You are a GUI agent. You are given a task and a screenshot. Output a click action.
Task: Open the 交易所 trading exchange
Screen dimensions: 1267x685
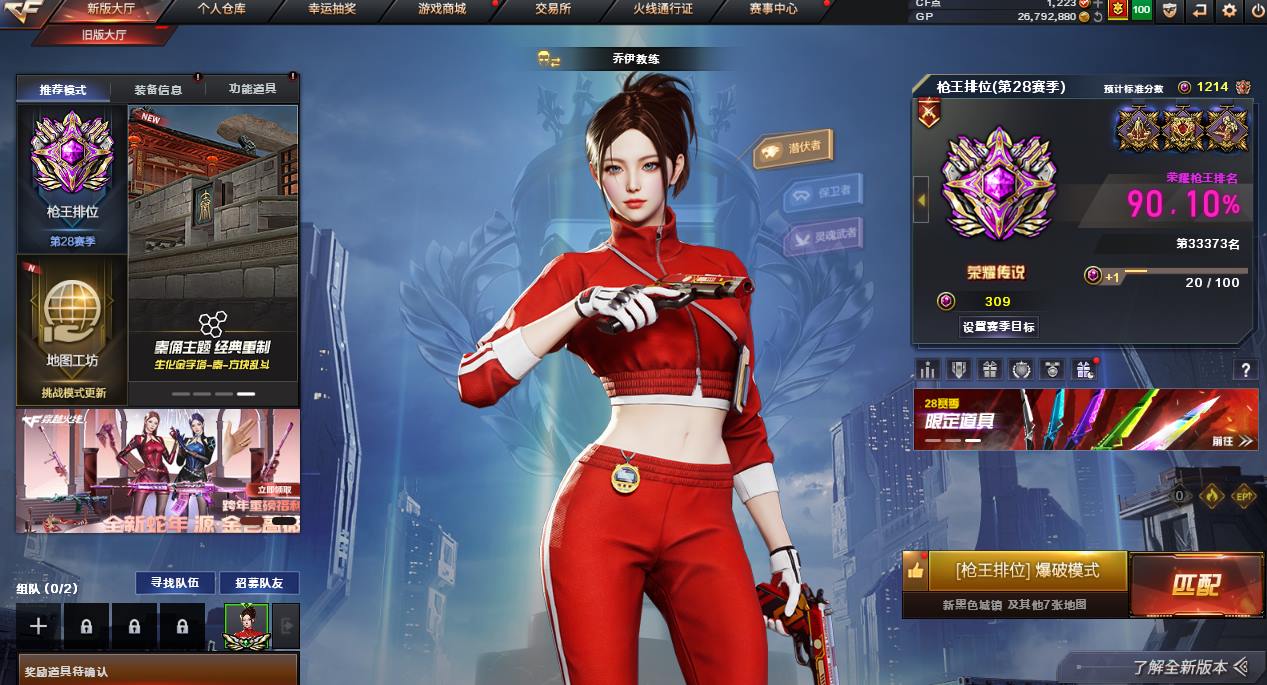coord(552,9)
